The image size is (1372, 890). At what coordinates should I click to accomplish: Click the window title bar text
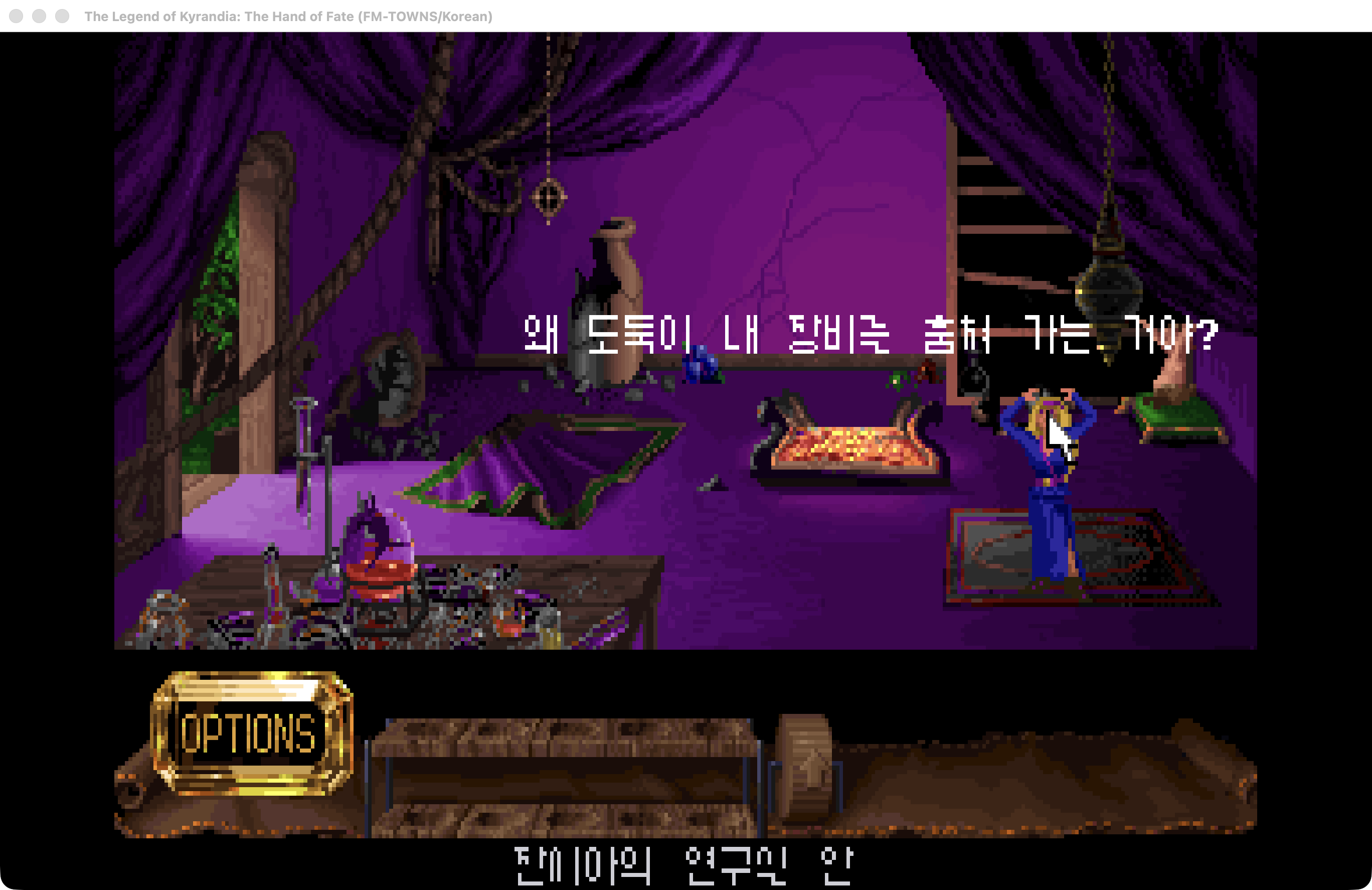click(288, 17)
